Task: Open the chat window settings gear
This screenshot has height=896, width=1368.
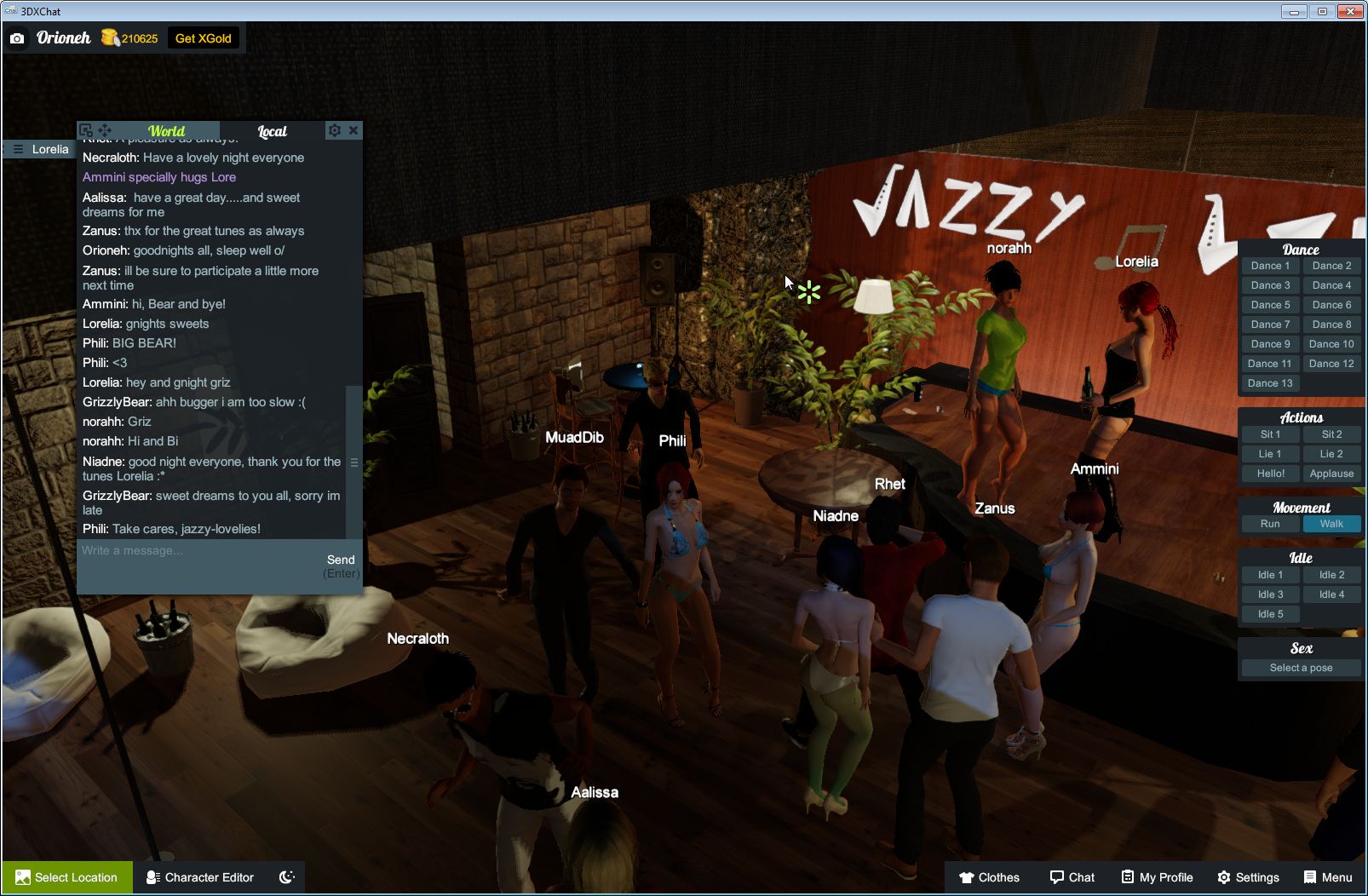Action: point(335,130)
